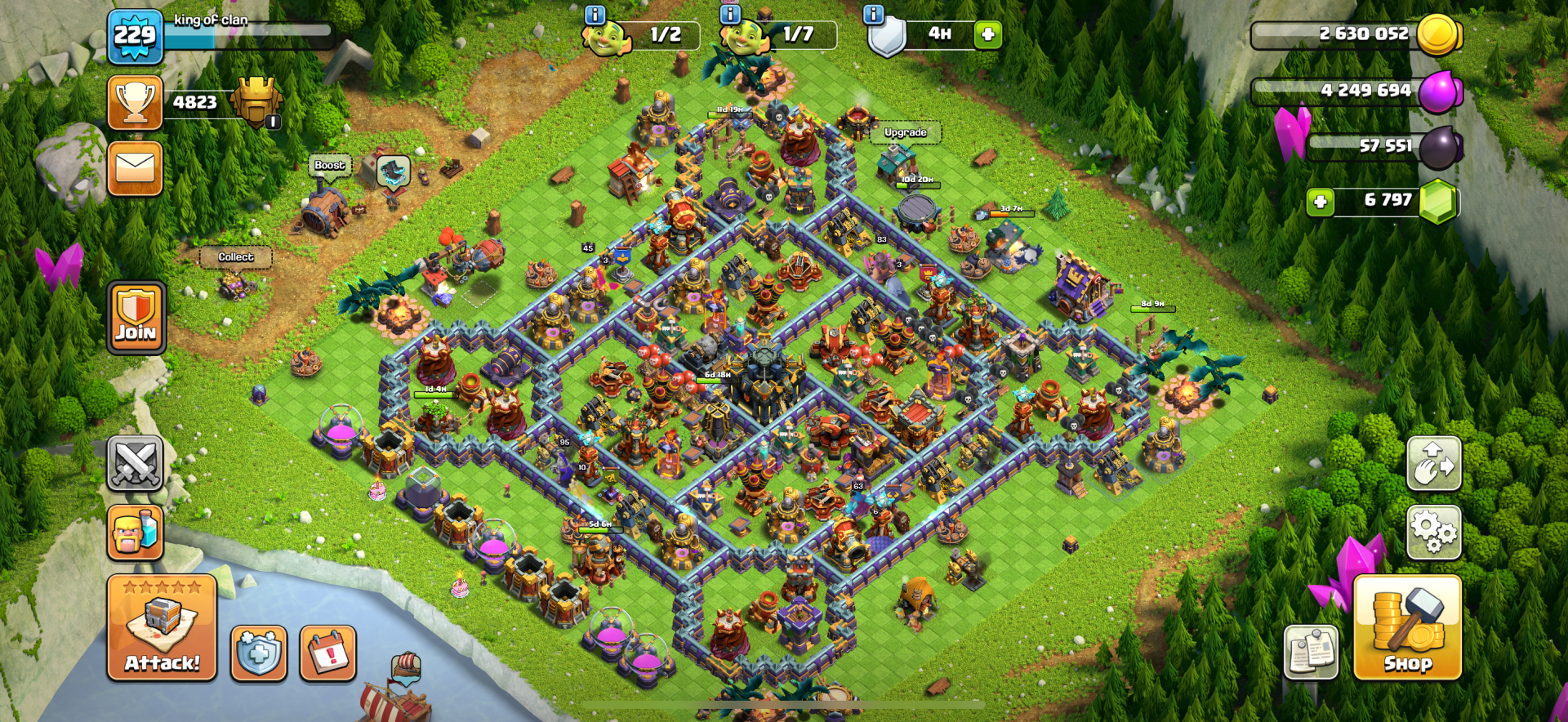Show shield info icon
Image resolution: width=1568 pixels, height=722 pixels.
(x=873, y=15)
